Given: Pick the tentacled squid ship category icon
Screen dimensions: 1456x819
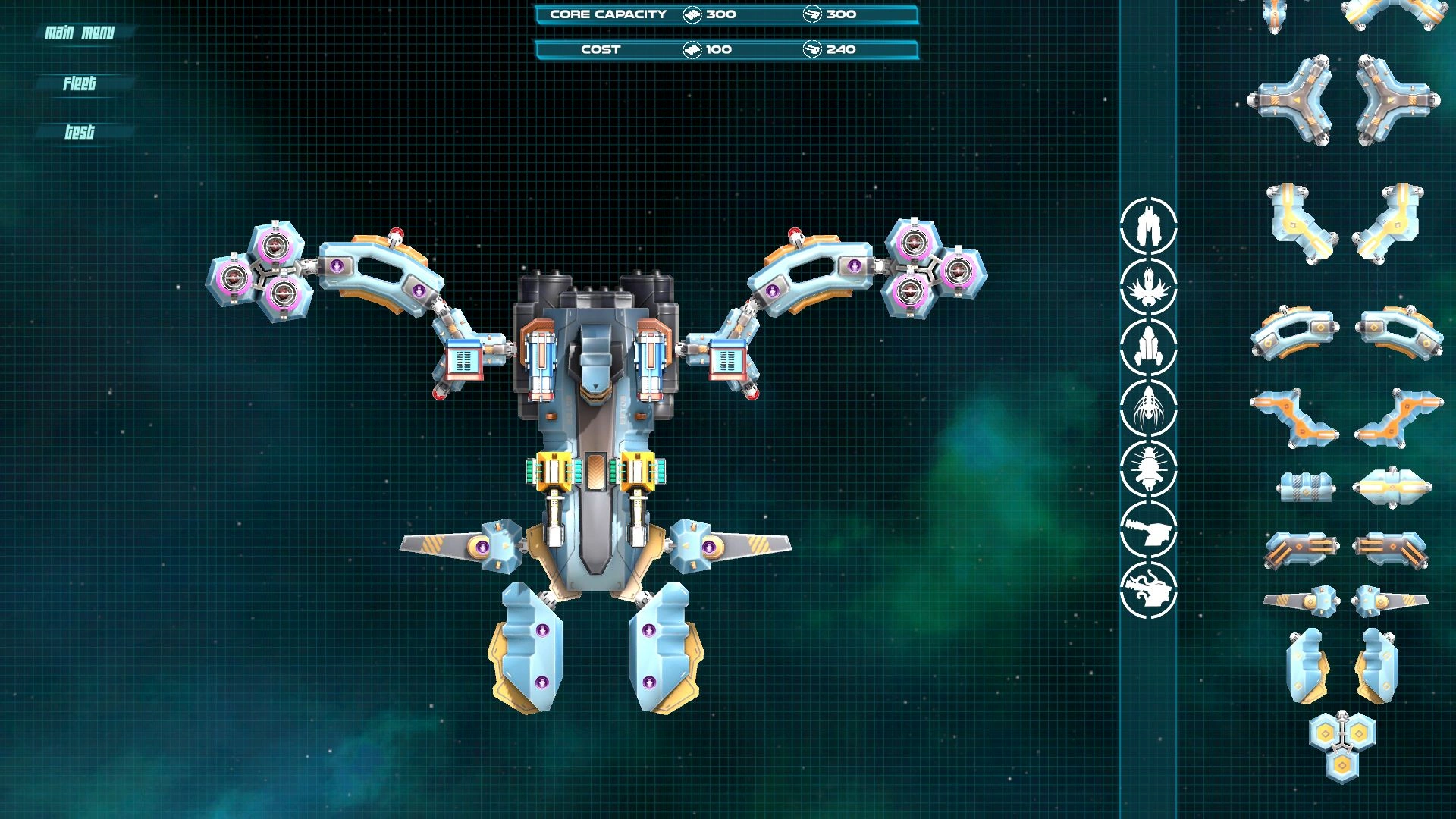Looking at the screenshot, I should (1148, 407).
